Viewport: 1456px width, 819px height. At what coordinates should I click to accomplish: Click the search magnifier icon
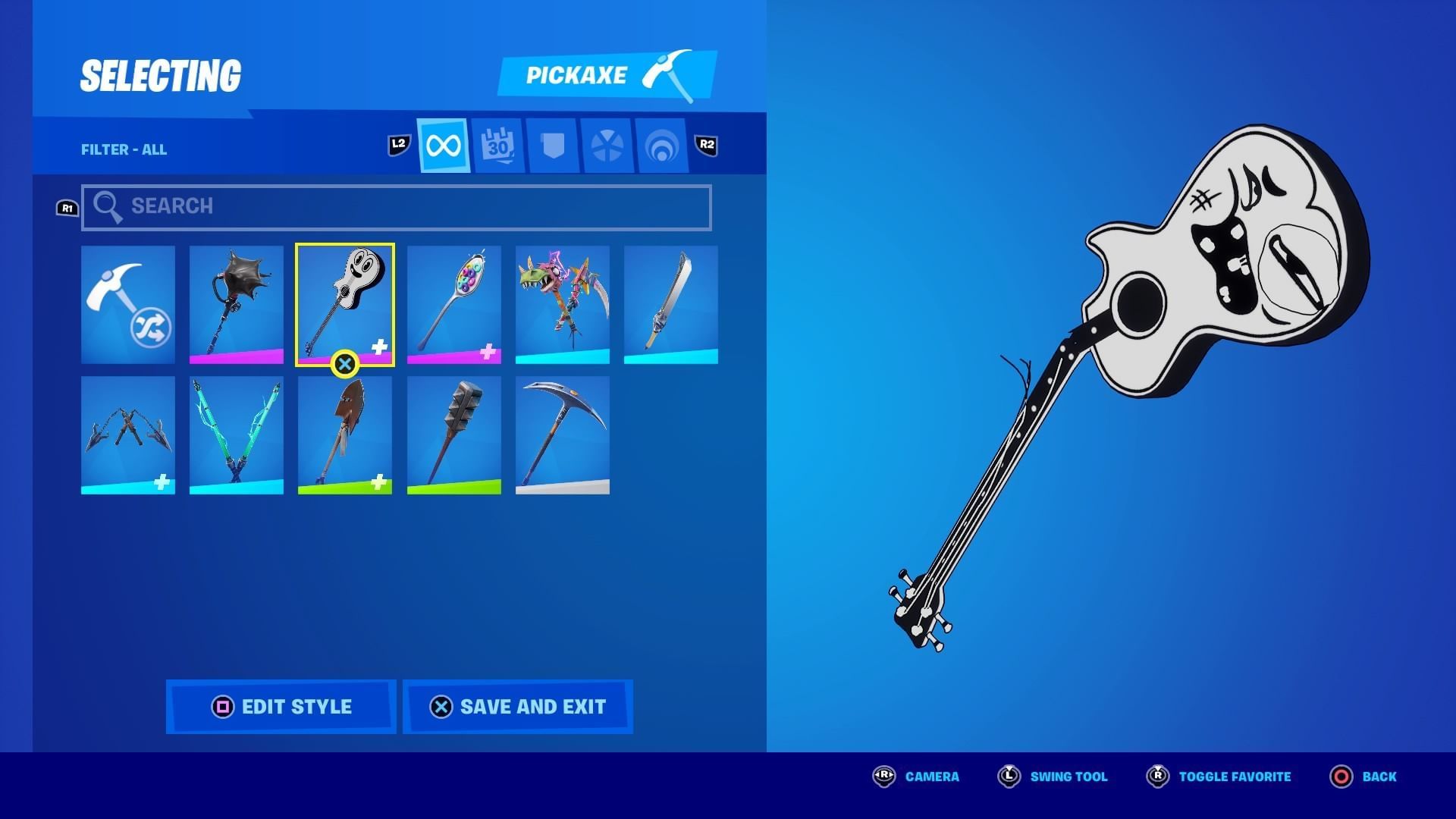pyautogui.click(x=108, y=205)
